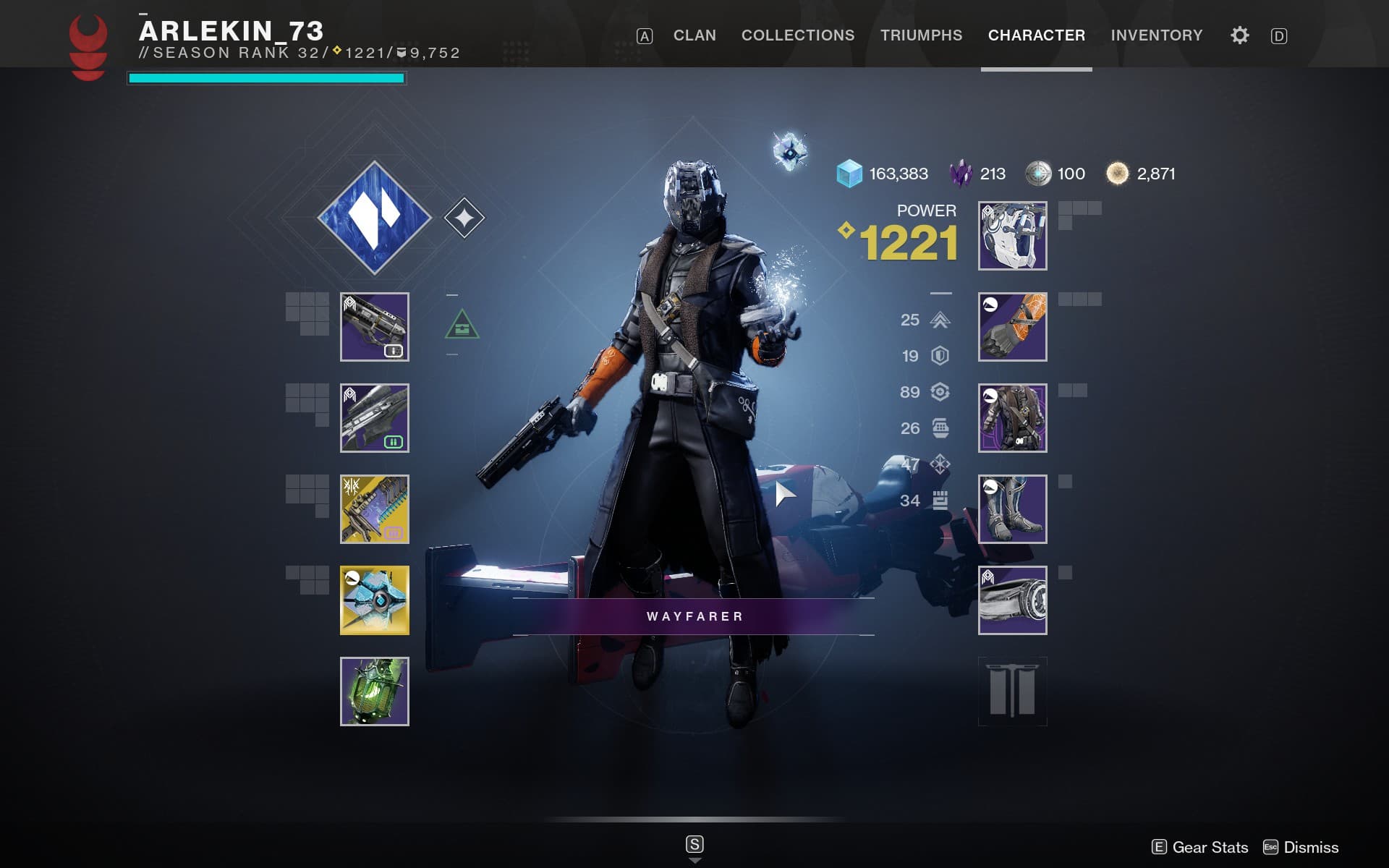Switch to the Collections tab
Image resolution: width=1389 pixels, height=868 pixels.
[x=798, y=35]
